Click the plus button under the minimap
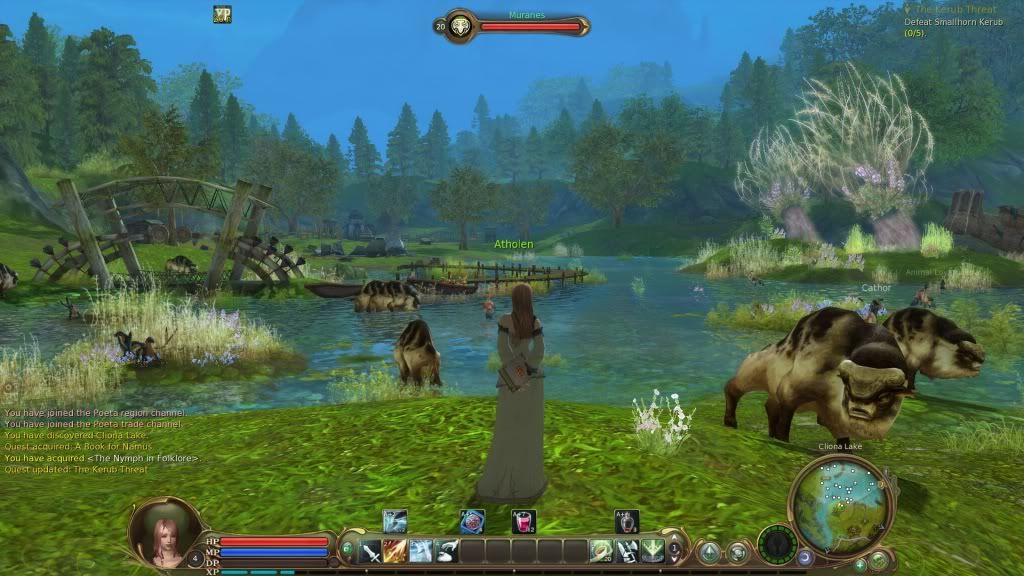1024x576 pixels. (x=860, y=564)
